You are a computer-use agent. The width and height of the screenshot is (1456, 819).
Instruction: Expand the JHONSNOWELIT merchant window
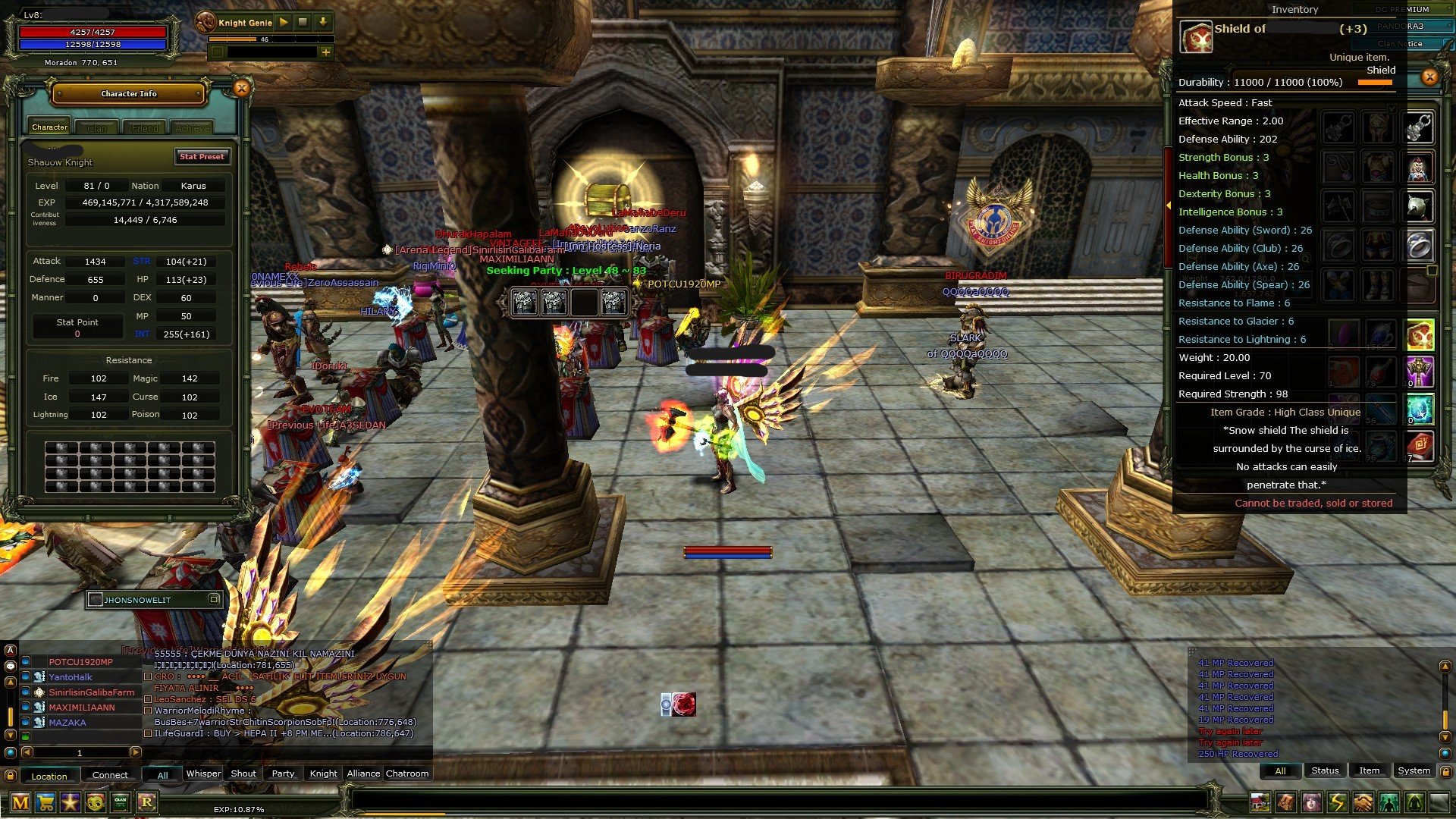point(214,600)
